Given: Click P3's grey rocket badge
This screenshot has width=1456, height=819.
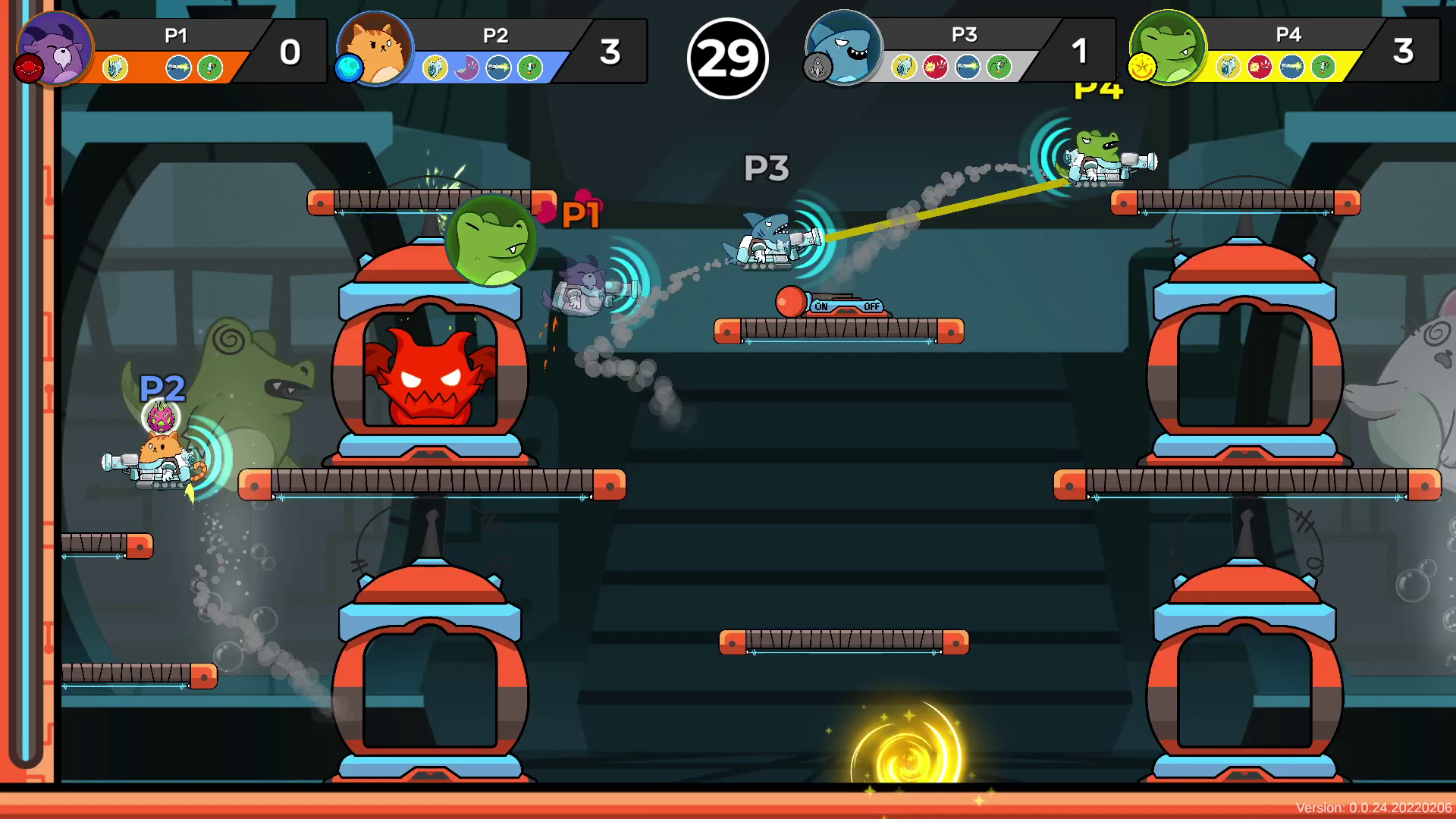Looking at the screenshot, I should (817, 68).
